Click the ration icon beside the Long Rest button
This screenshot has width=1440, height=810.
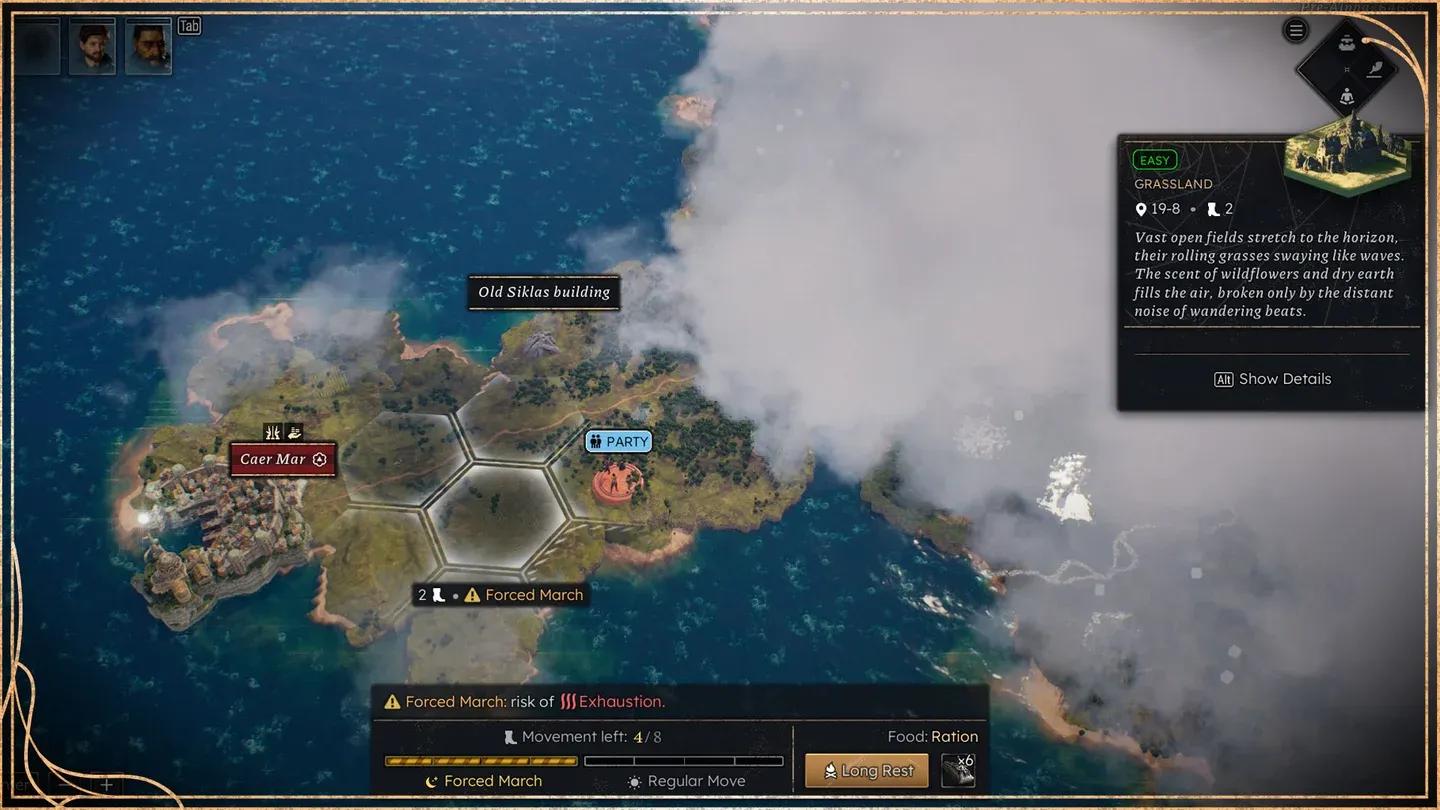[959, 770]
